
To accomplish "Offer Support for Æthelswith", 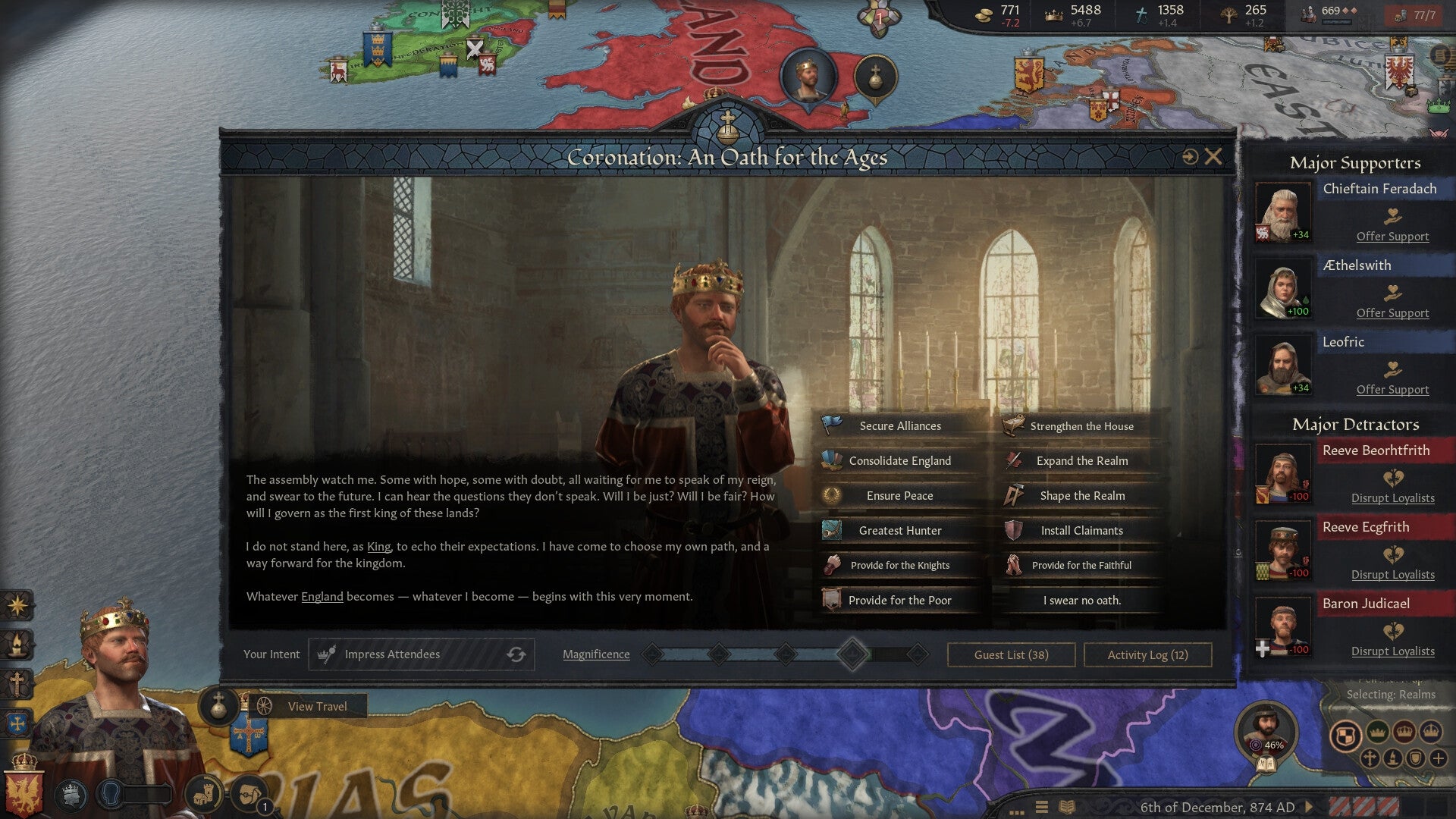I will (x=1392, y=312).
